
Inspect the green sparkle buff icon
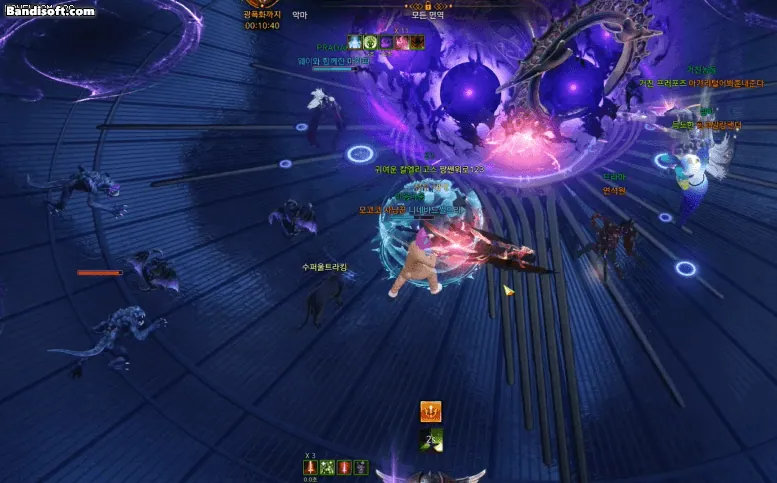click(x=327, y=467)
